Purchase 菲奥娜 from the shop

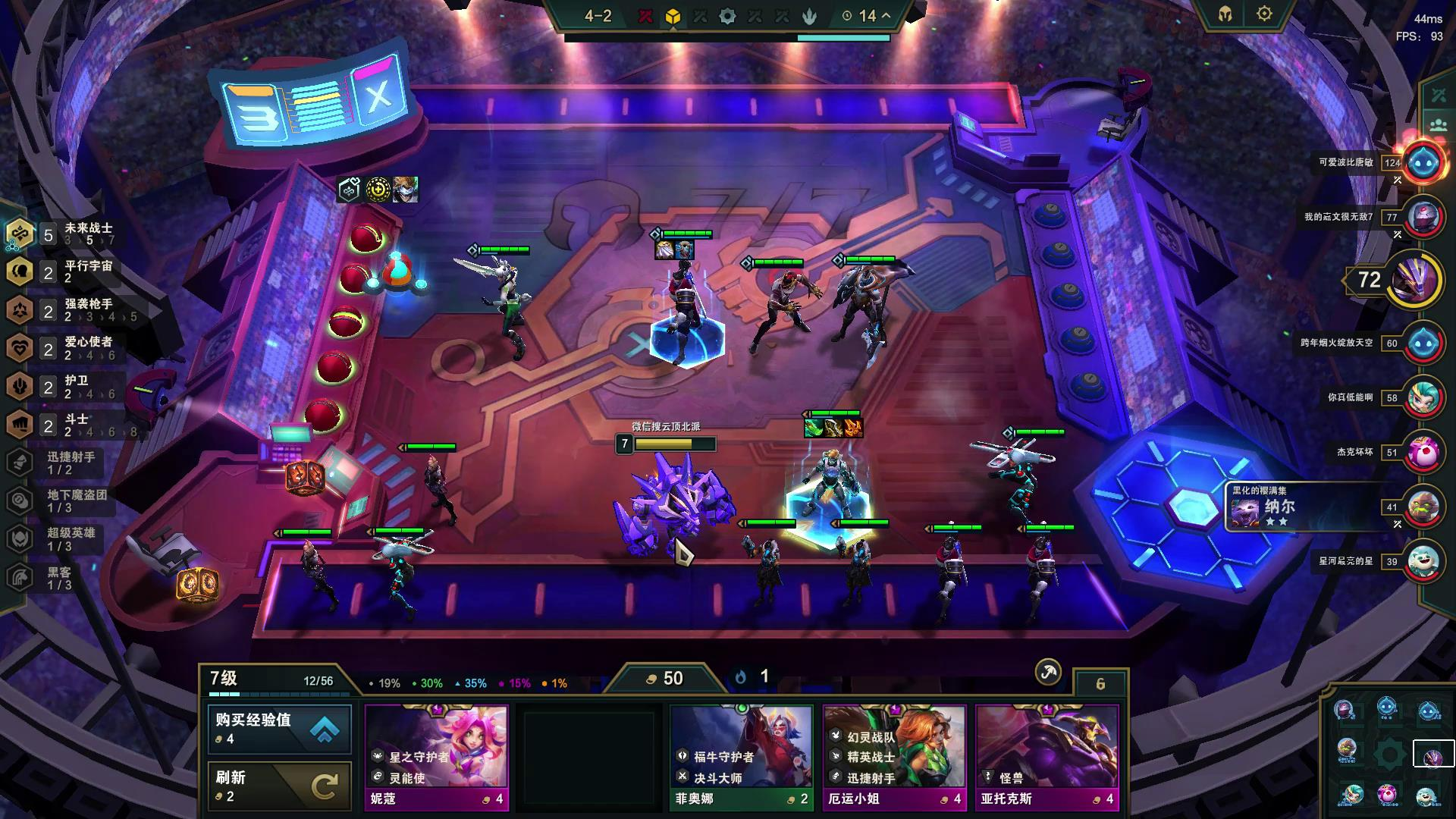(x=741, y=757)
